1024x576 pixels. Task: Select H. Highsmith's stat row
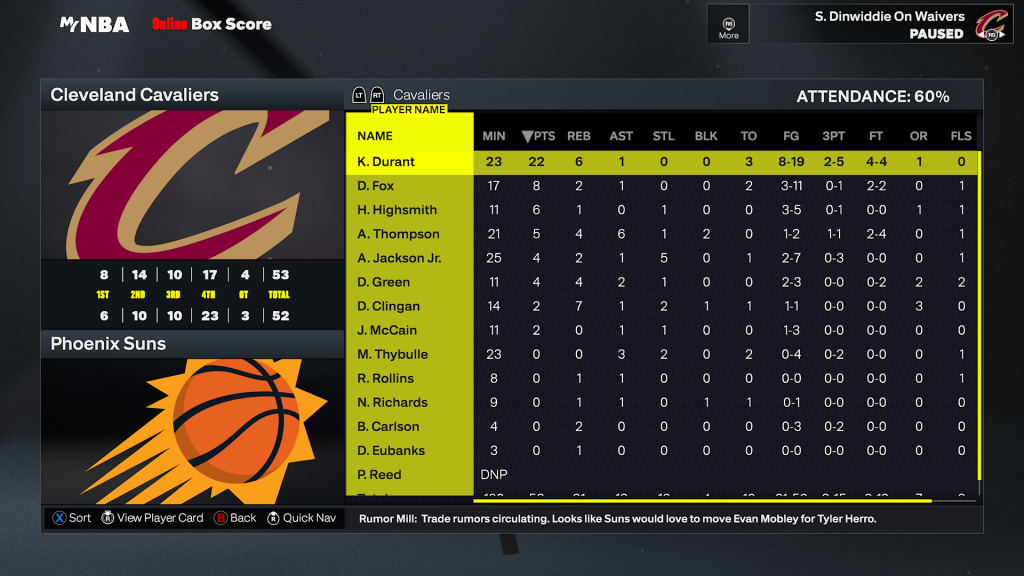click(397, 210)
